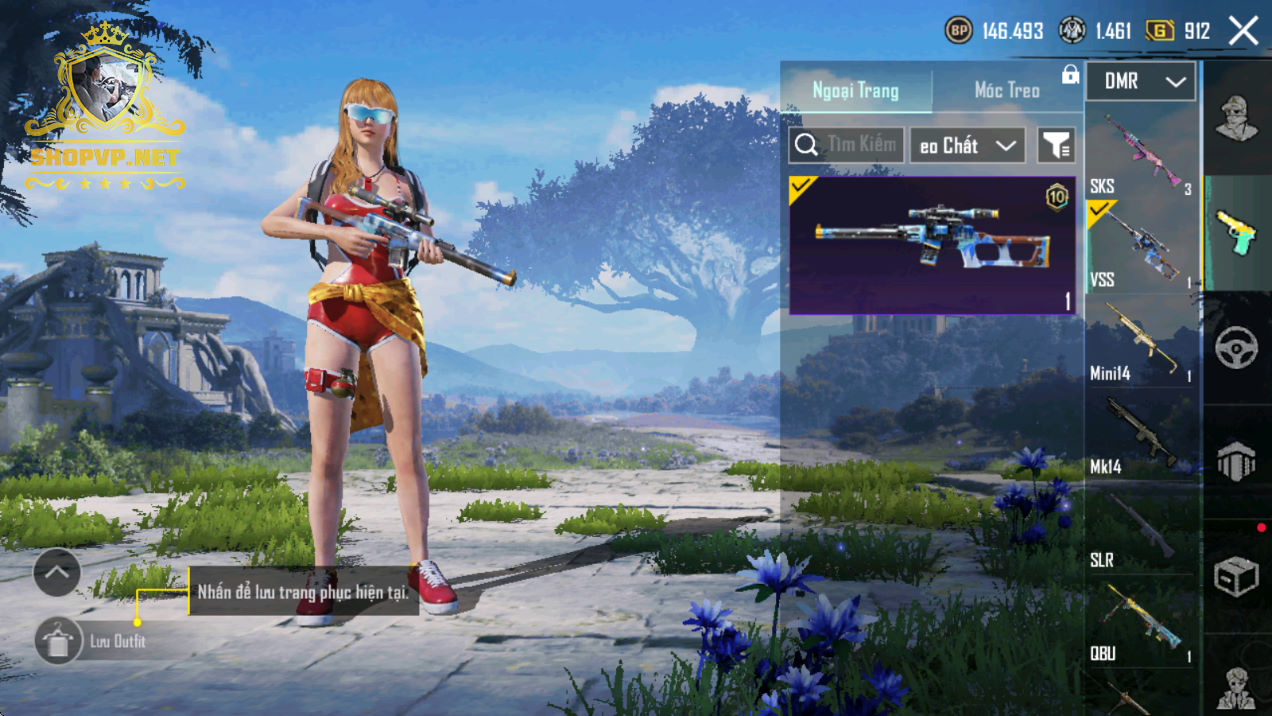
Task: Close the inventory with the X button
Action: [1243, 31]
